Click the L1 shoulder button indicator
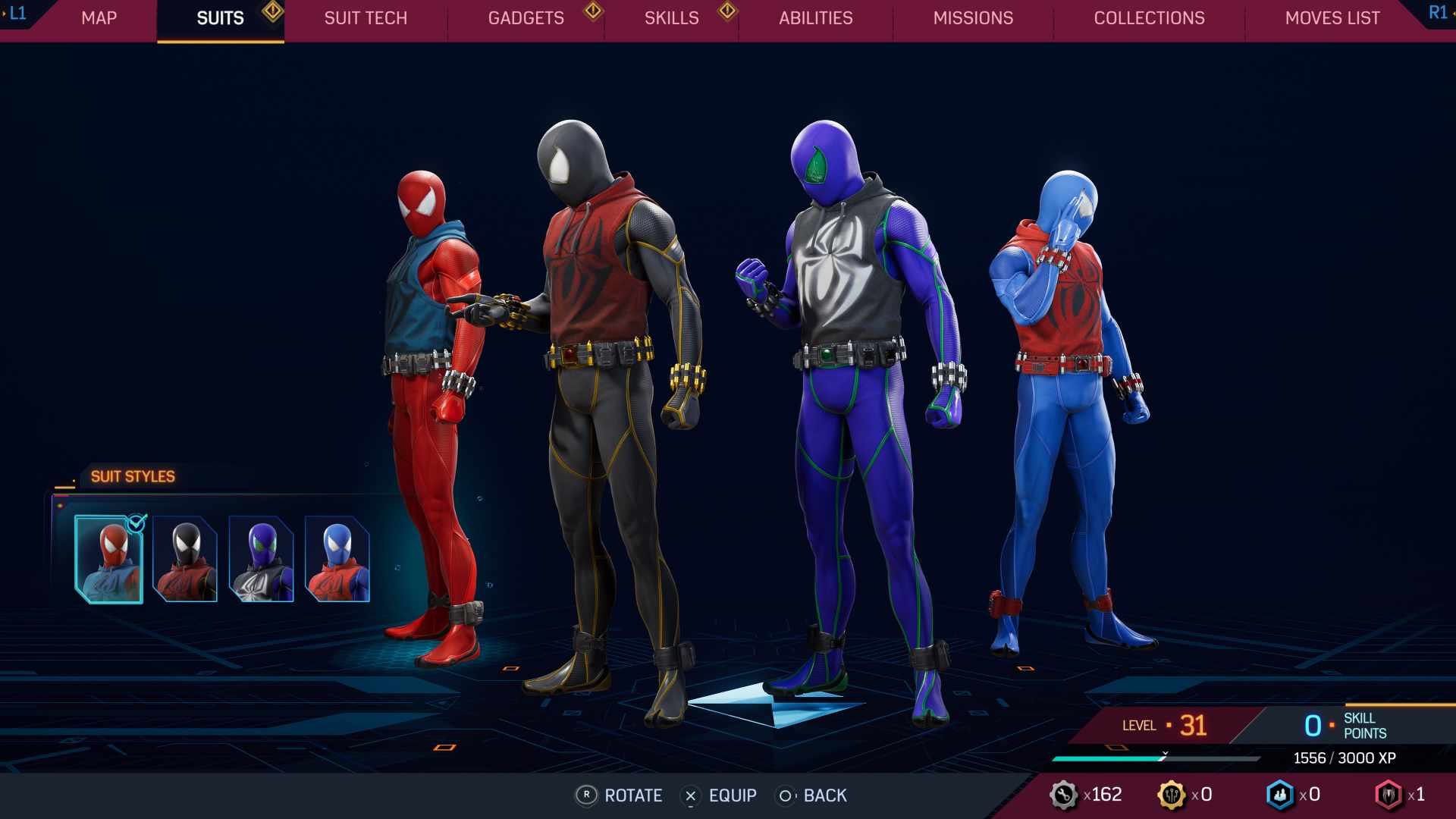This screenshot has height=819, width=1456. pos(17,12)
